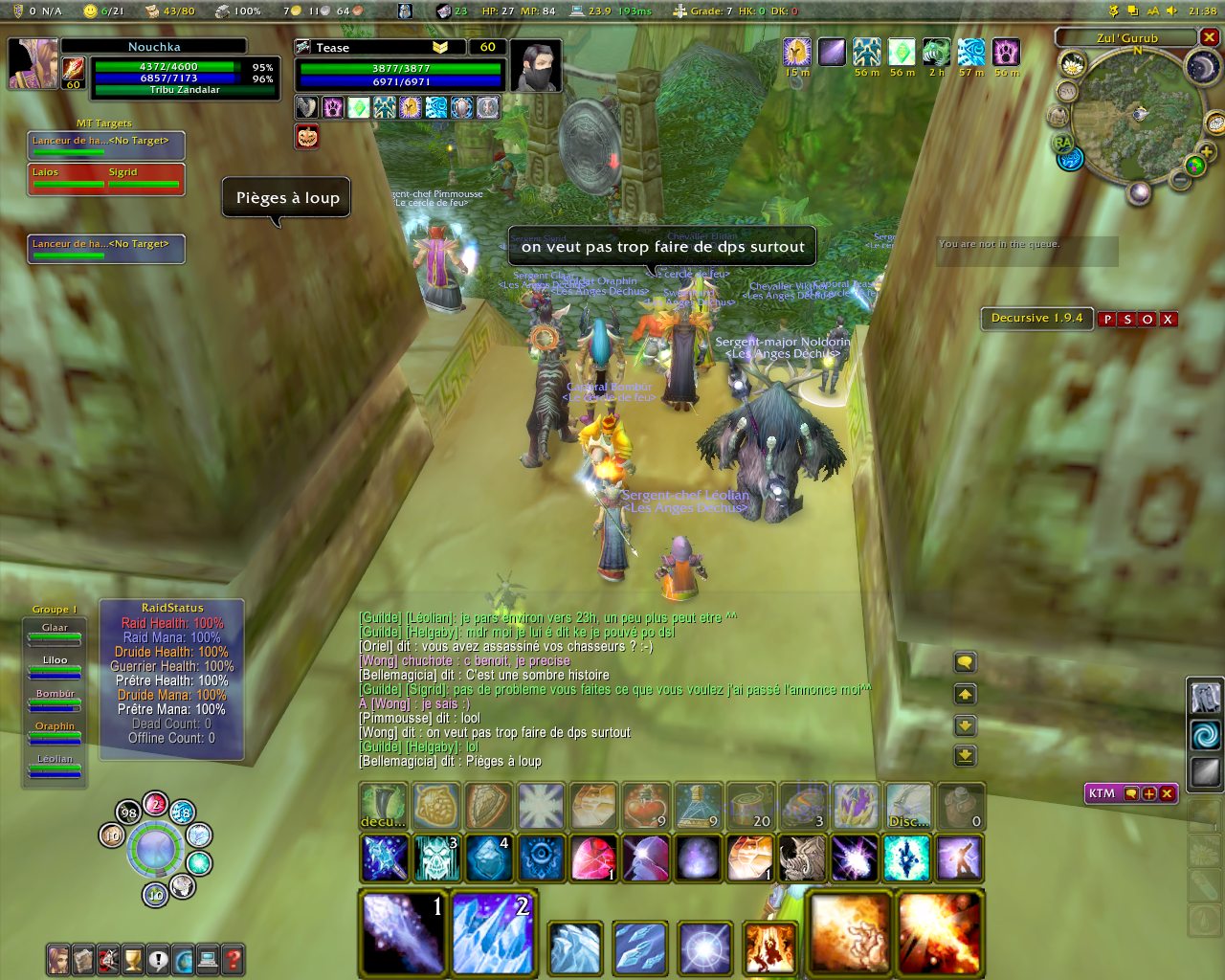The width and height of the screenshot is (1225, 980).
Task: Open the character sheet portrait micro button
Action: coord(59,959)
